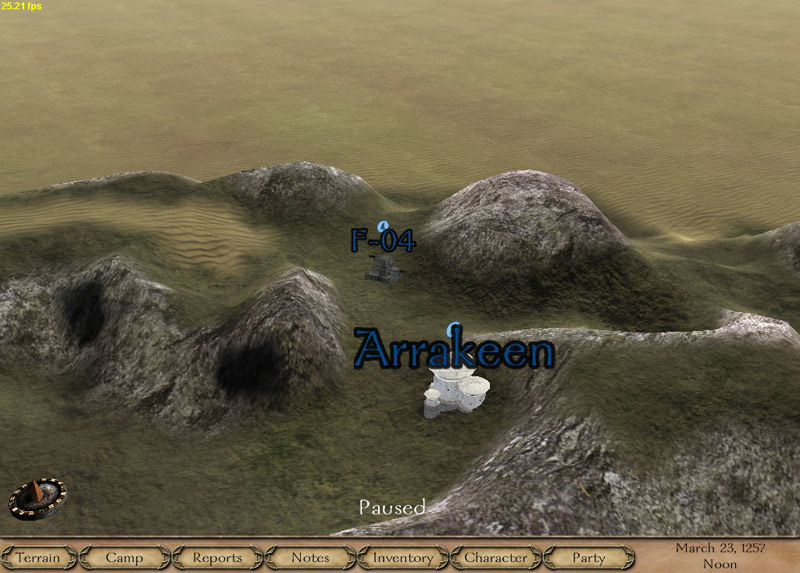Image resolution: width=800 pixels, height=573 pixels.
Task: Open the Notes screen
Action: 310,557
